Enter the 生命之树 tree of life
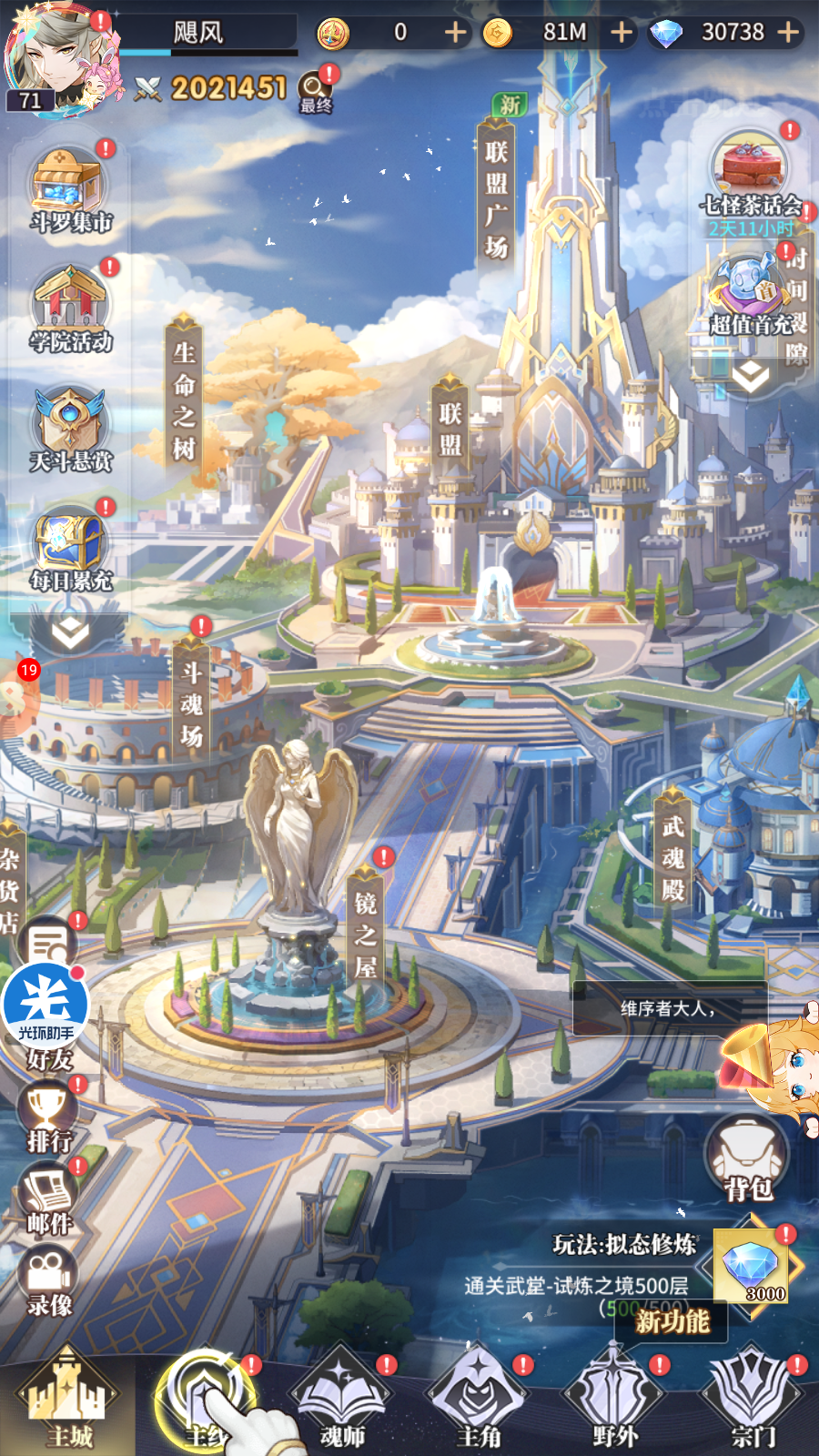The width and height of the screenshot is (819, 1456). 185,400
